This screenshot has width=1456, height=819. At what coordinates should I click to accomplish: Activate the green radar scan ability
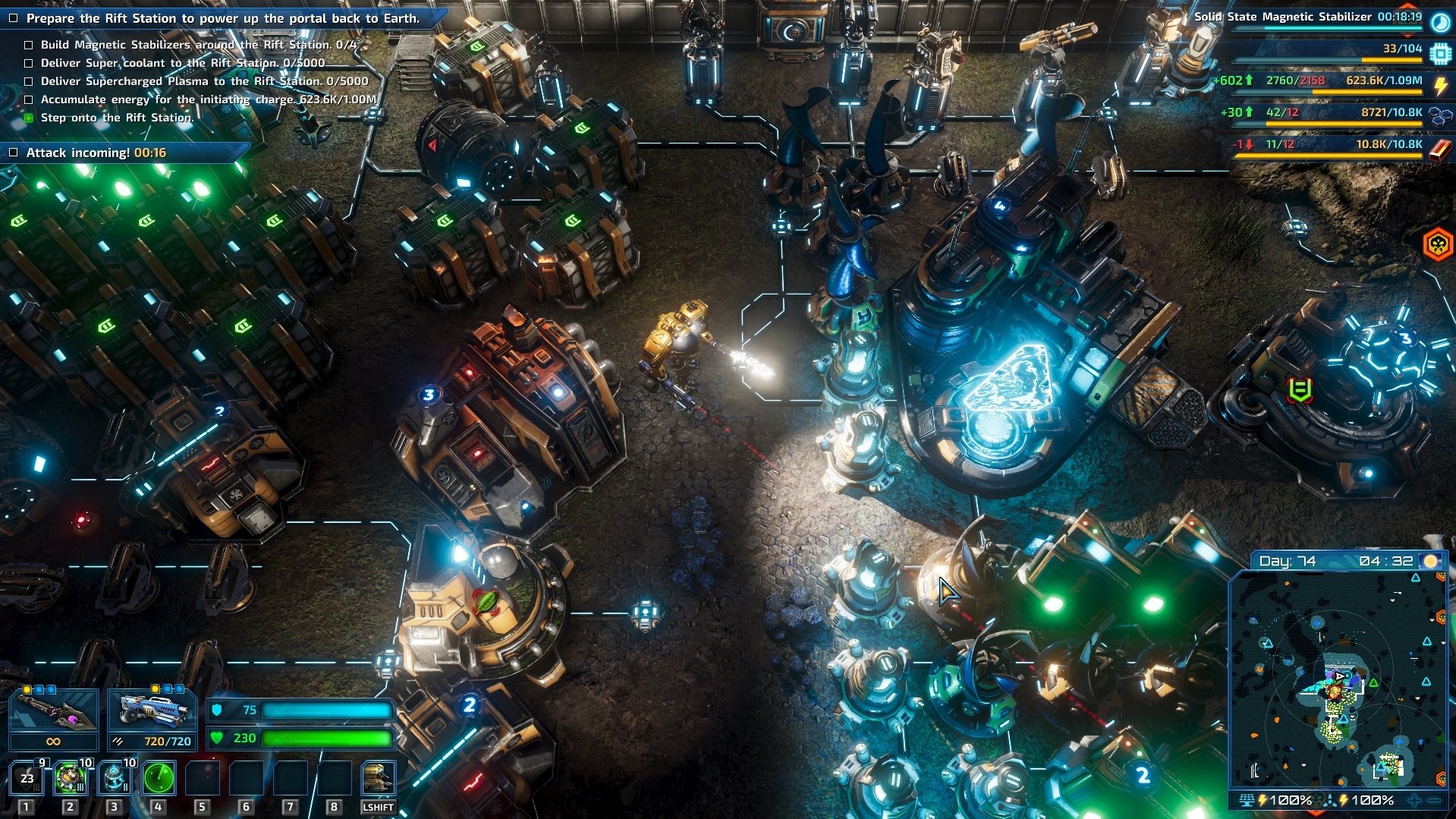pyautogui.click(x=159, y=778)
